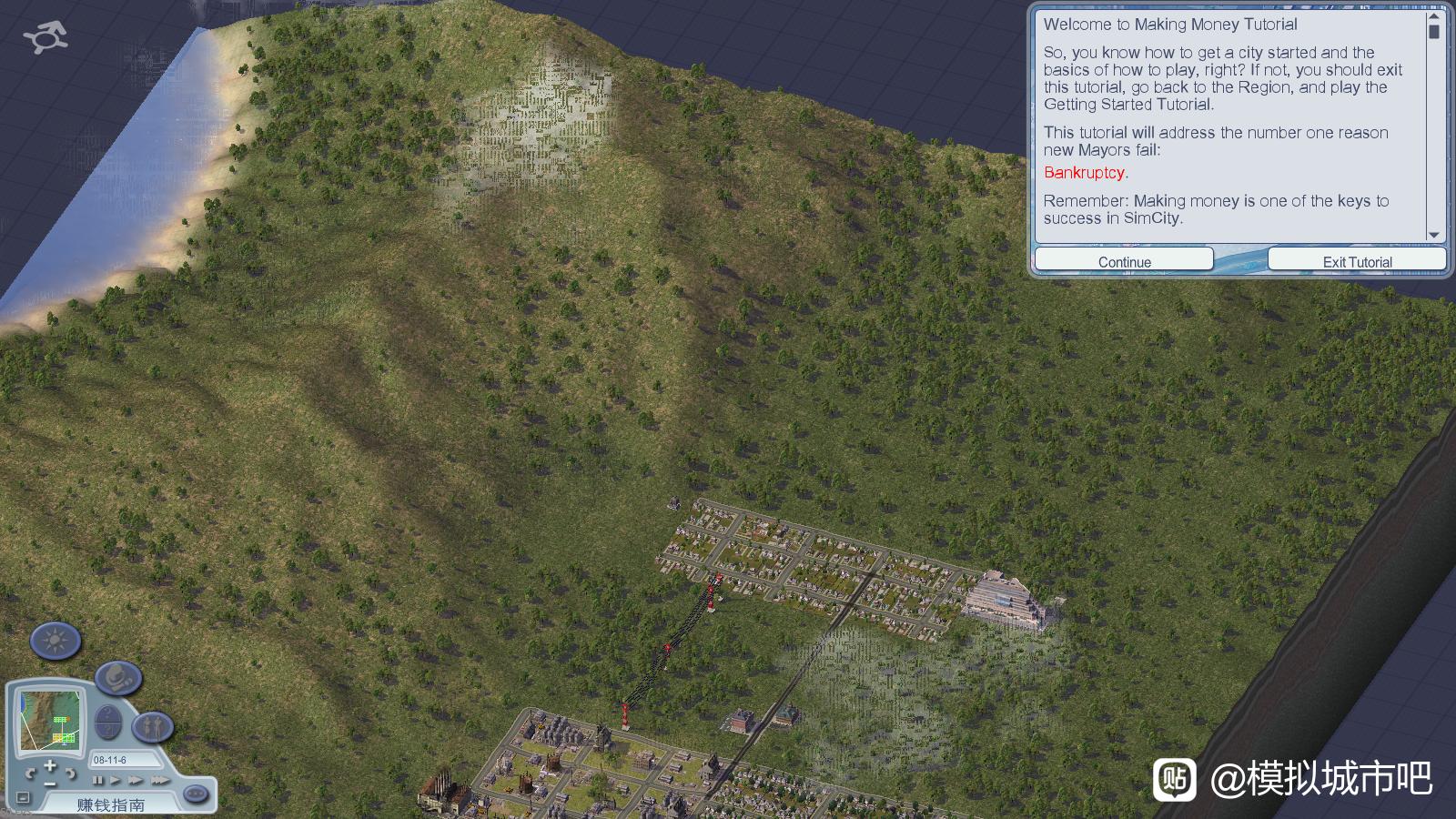Set simulation to normal play speed

pos(116,780)
